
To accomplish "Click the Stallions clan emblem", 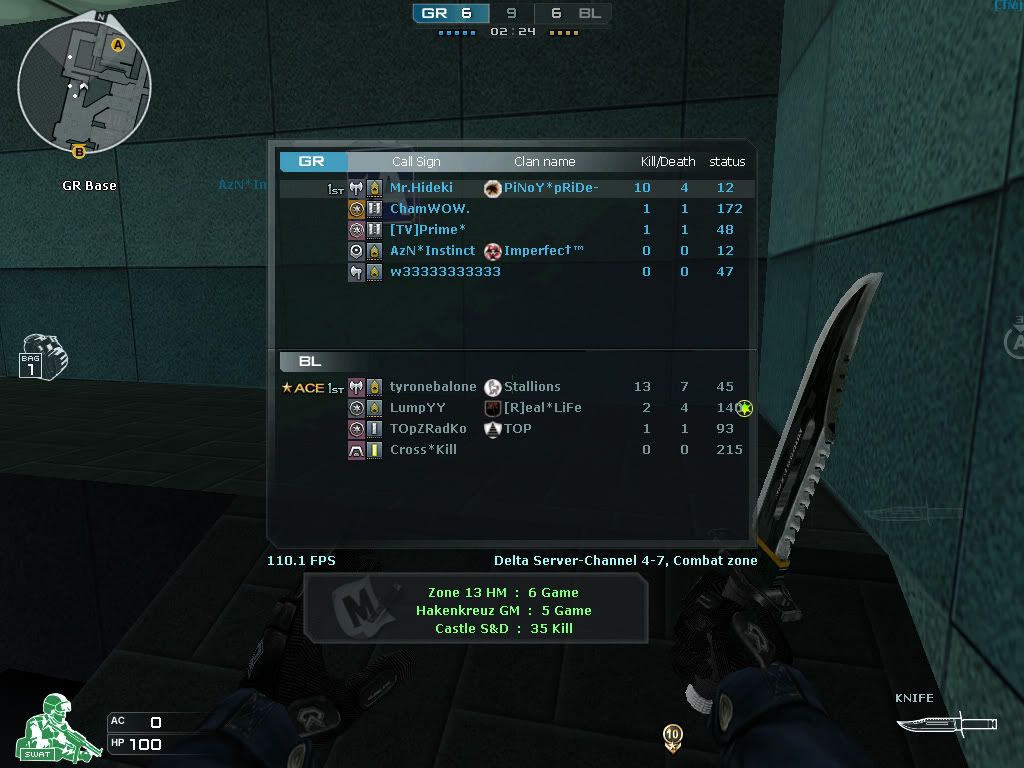I will (492, 387).
